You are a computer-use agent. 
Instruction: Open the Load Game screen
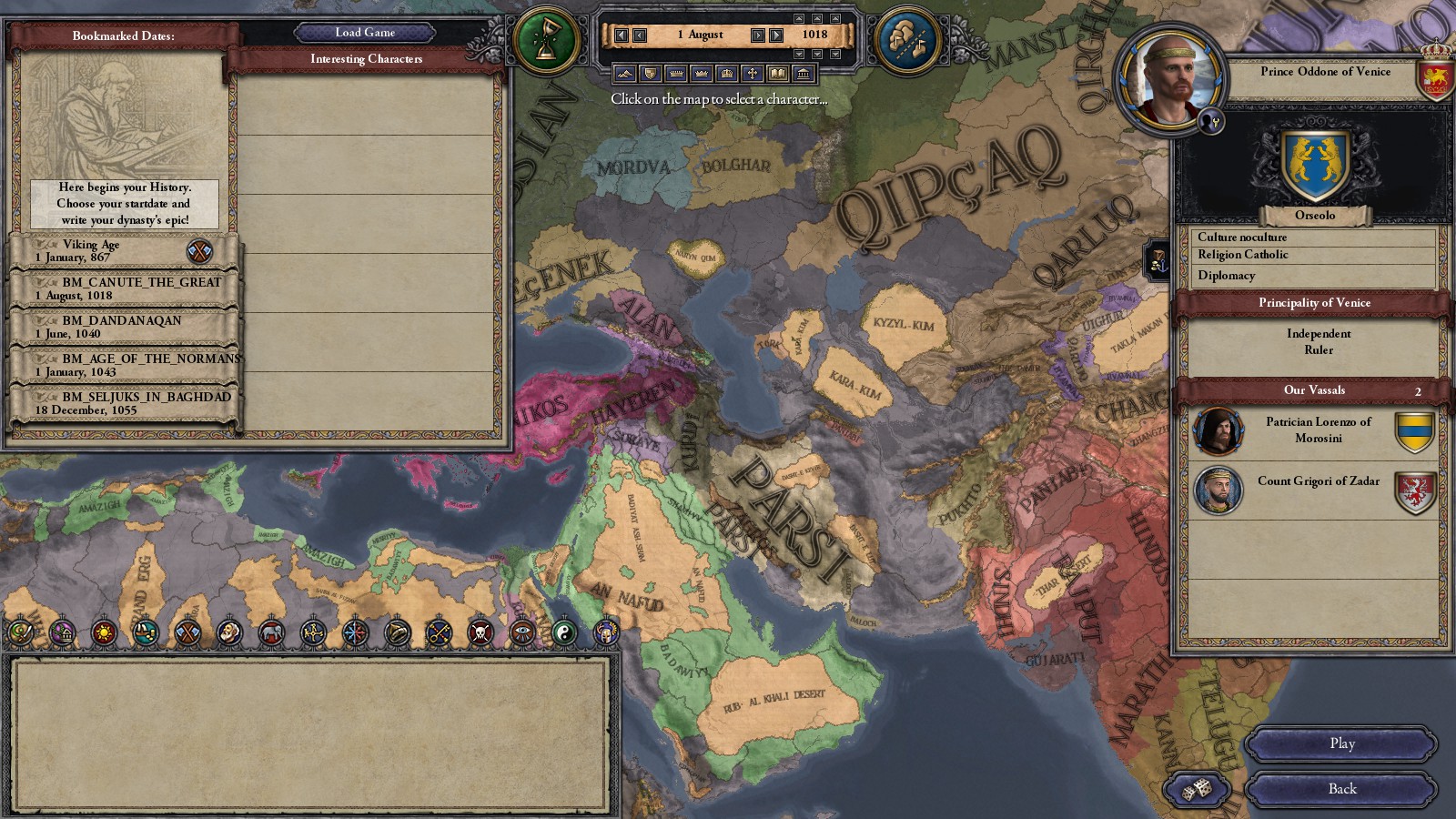click(x=363, y=32)
